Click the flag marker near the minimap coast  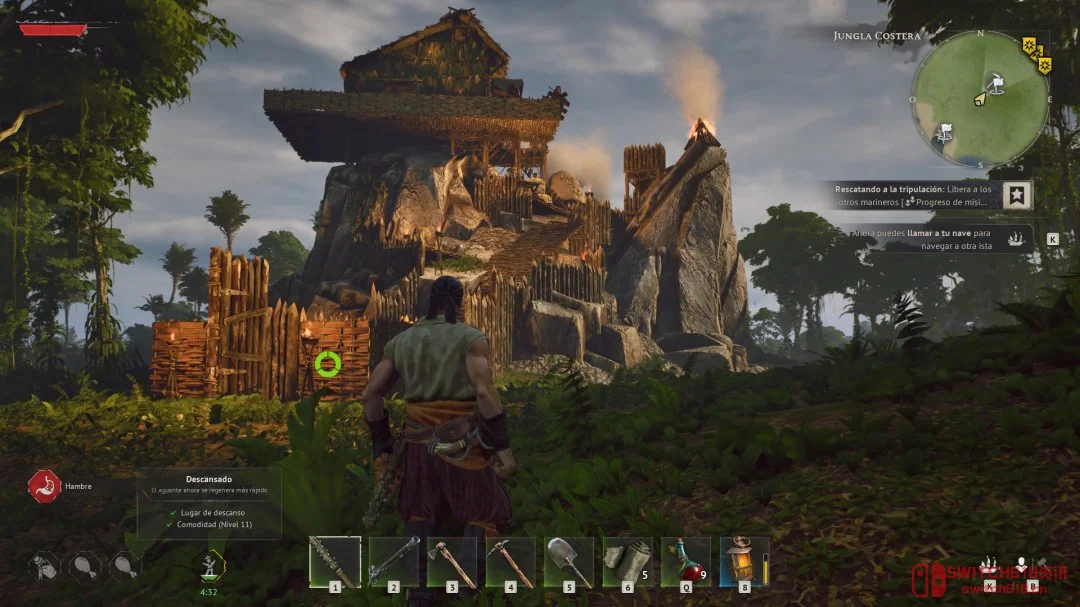(944, 131)
